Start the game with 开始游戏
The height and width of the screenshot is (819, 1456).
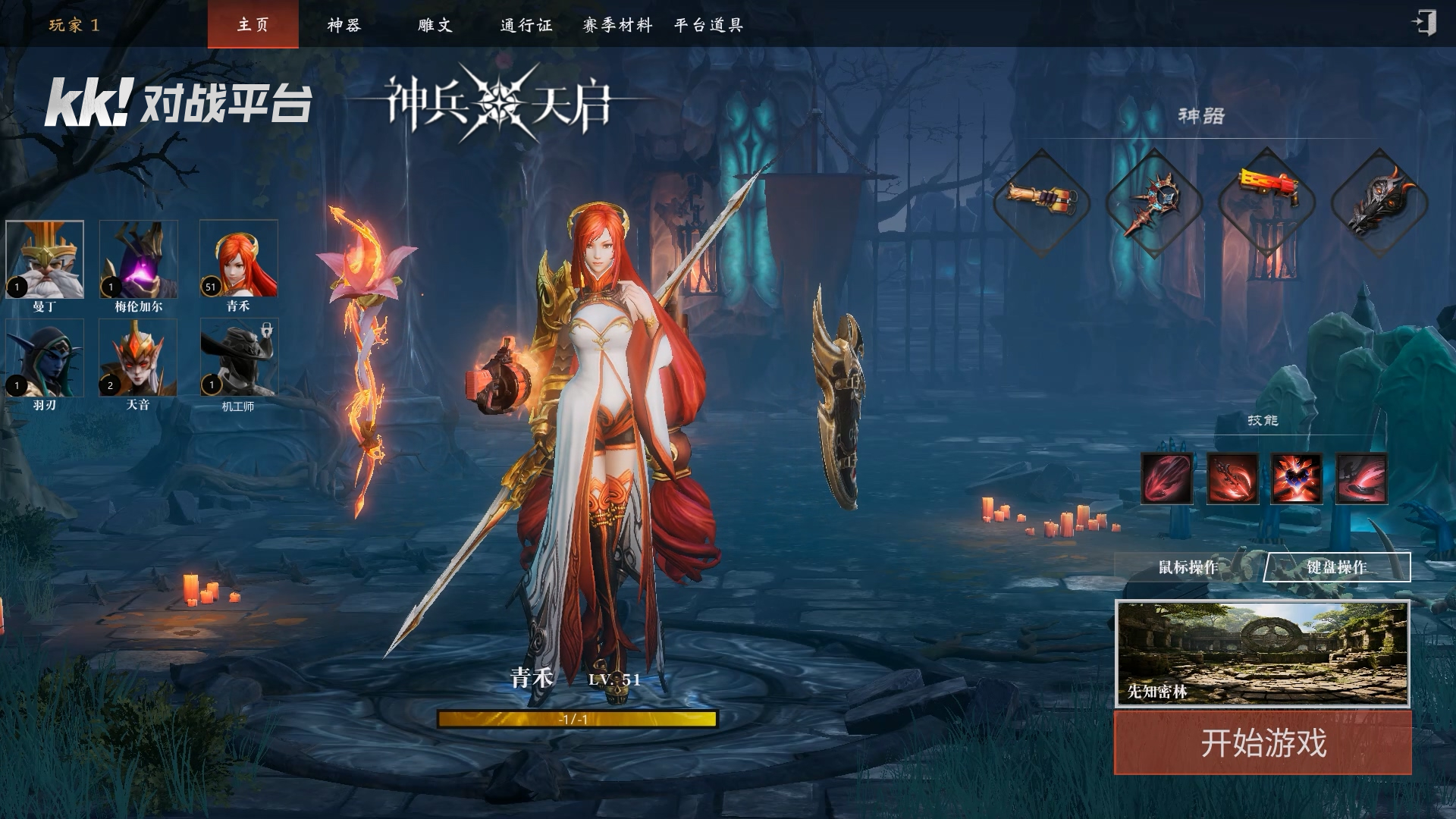pyautogui.click(x=1263, y=742)
